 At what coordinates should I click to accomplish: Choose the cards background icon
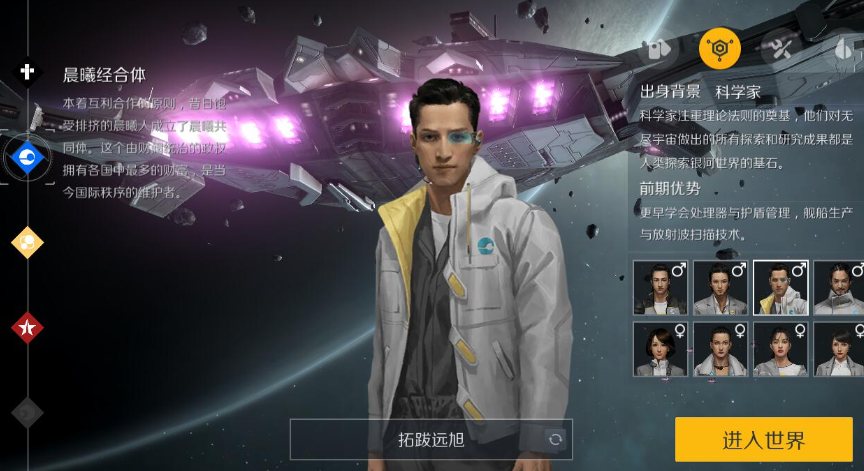(659, 47)
